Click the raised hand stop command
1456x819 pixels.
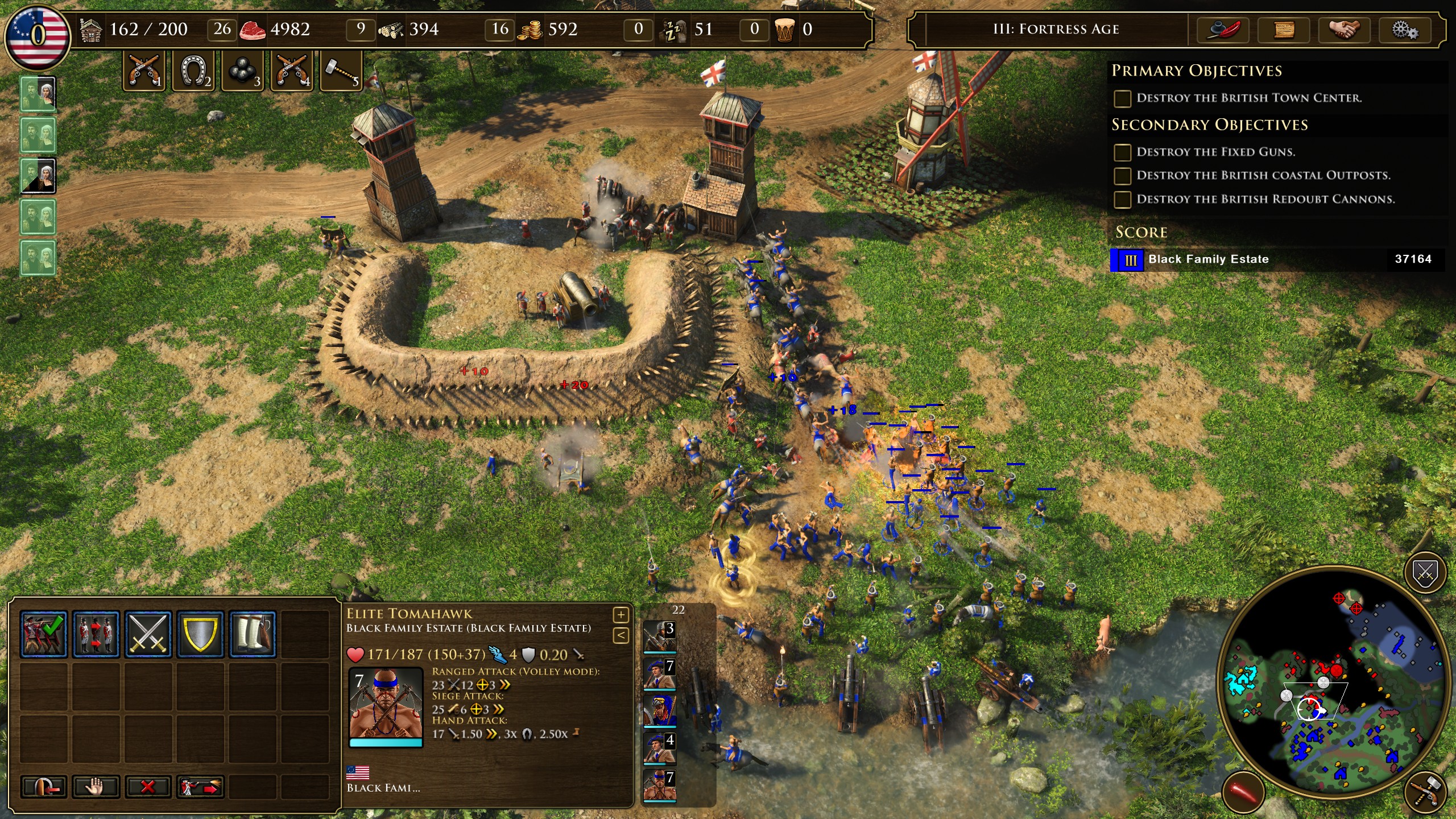click(96, 787)
